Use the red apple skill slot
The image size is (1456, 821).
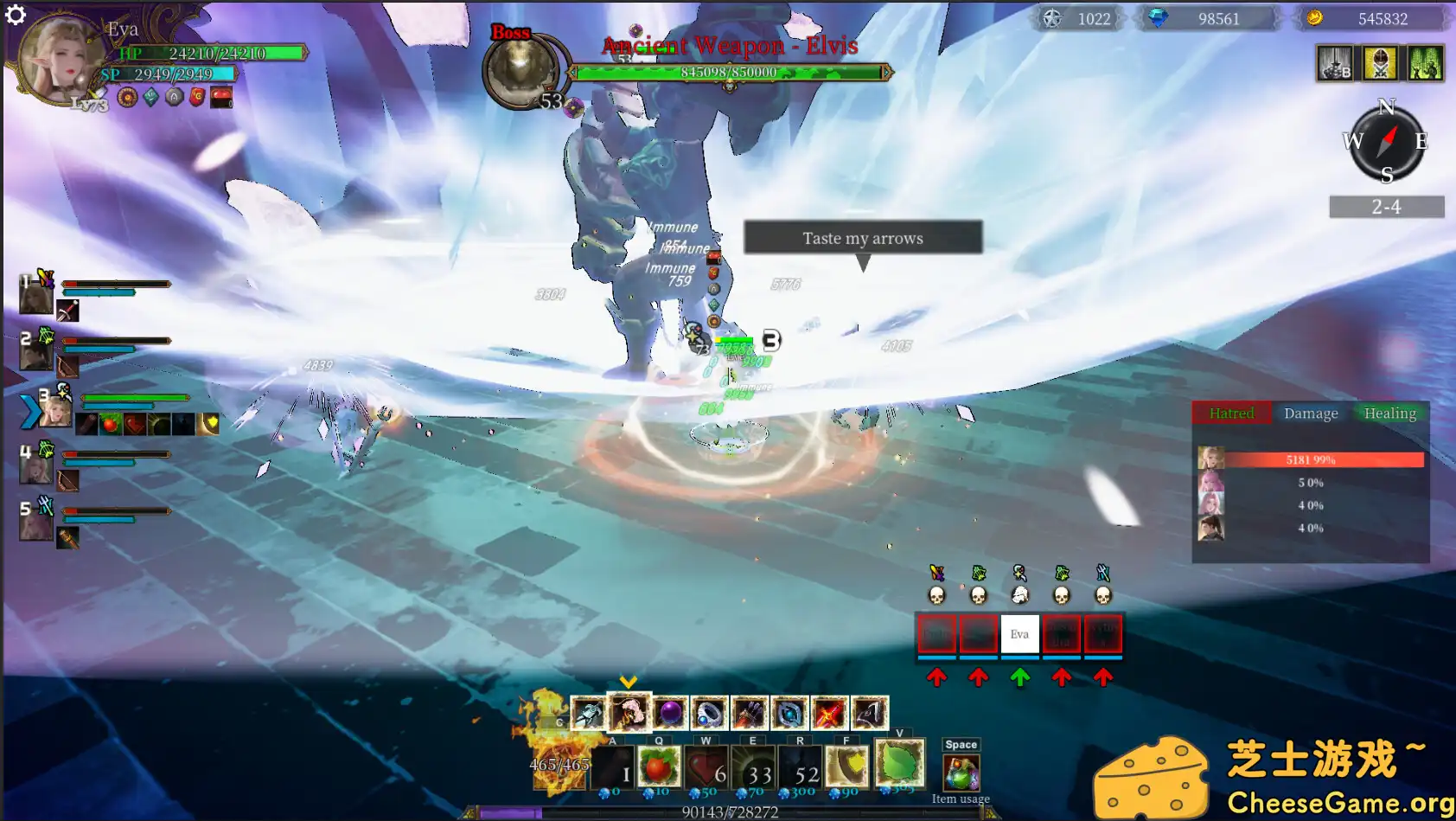659,766
